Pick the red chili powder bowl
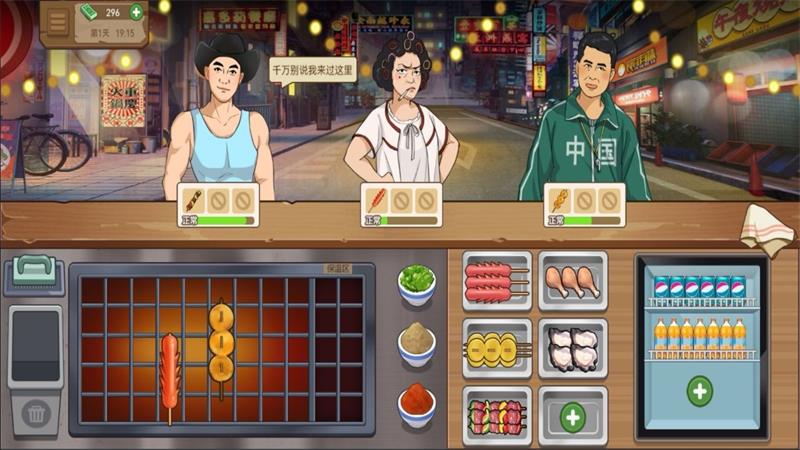800x450 pixels. [416, 402]
